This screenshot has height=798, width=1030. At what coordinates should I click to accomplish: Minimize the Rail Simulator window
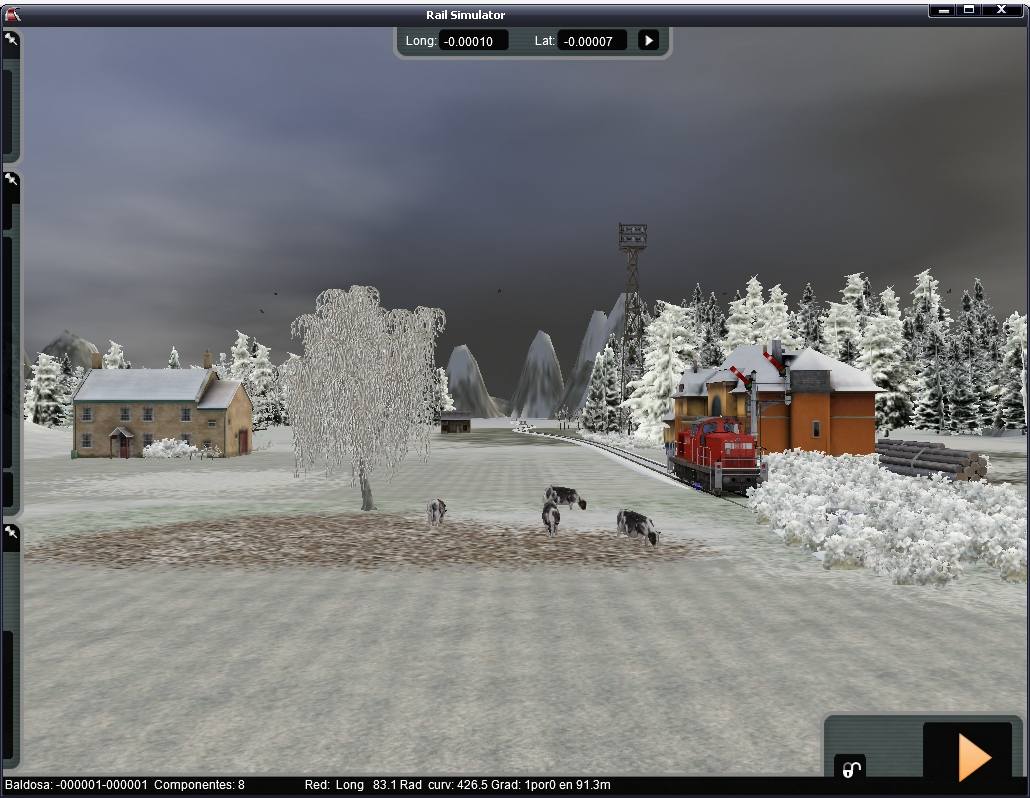pyautogui.click(x=942, y=10)
